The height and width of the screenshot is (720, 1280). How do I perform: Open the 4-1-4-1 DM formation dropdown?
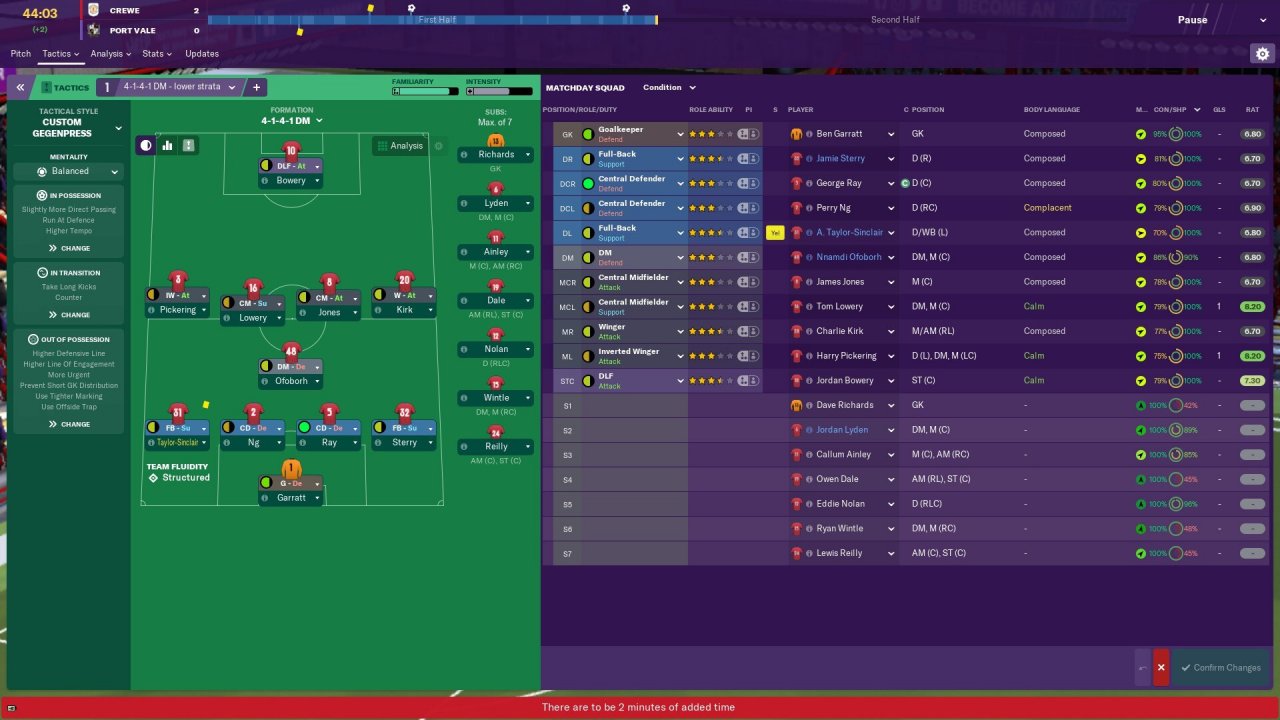pos(292,121)
